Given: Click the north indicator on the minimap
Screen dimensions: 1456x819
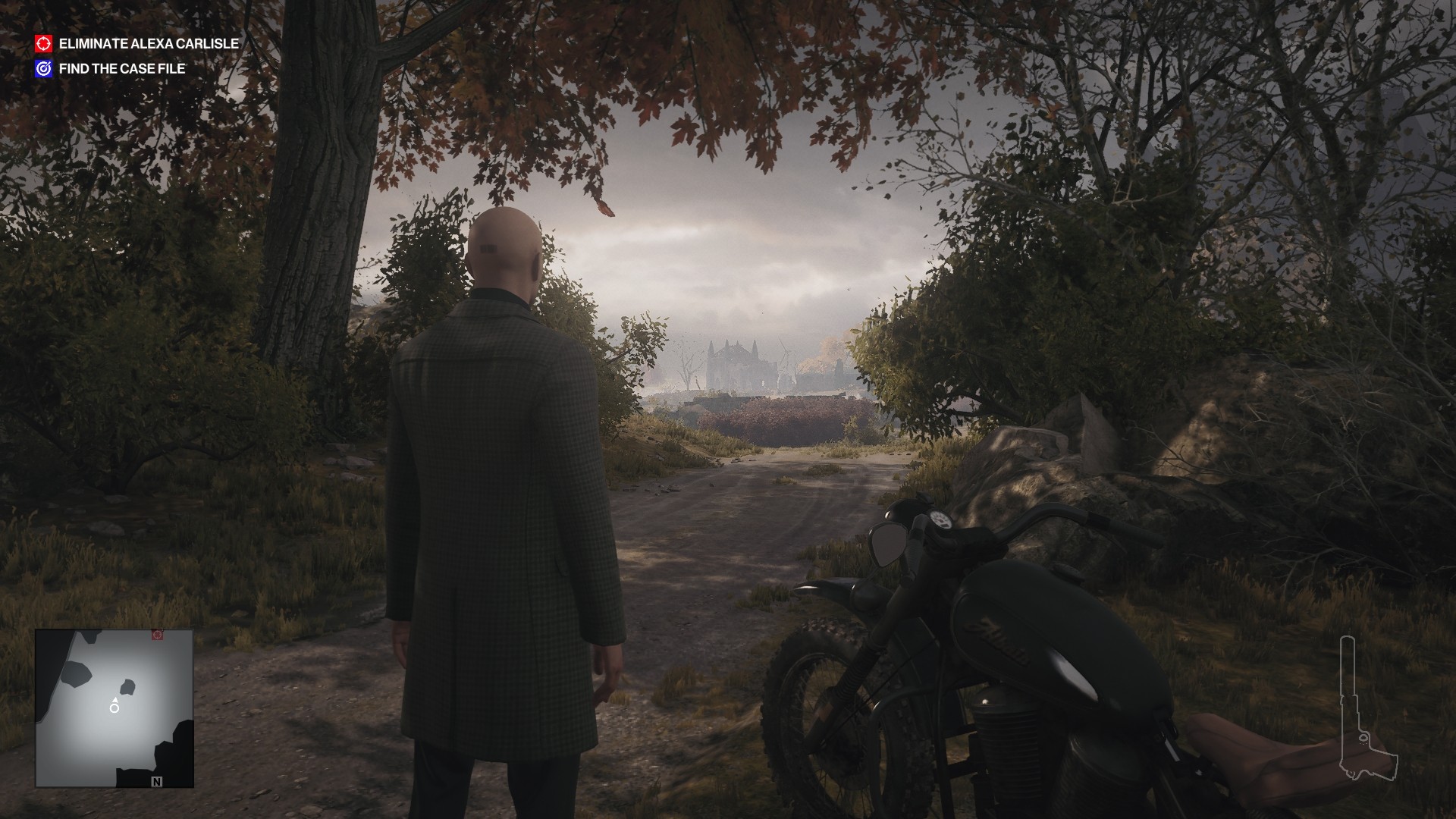Looking at the screenshot, I should (x=157, y=781).
